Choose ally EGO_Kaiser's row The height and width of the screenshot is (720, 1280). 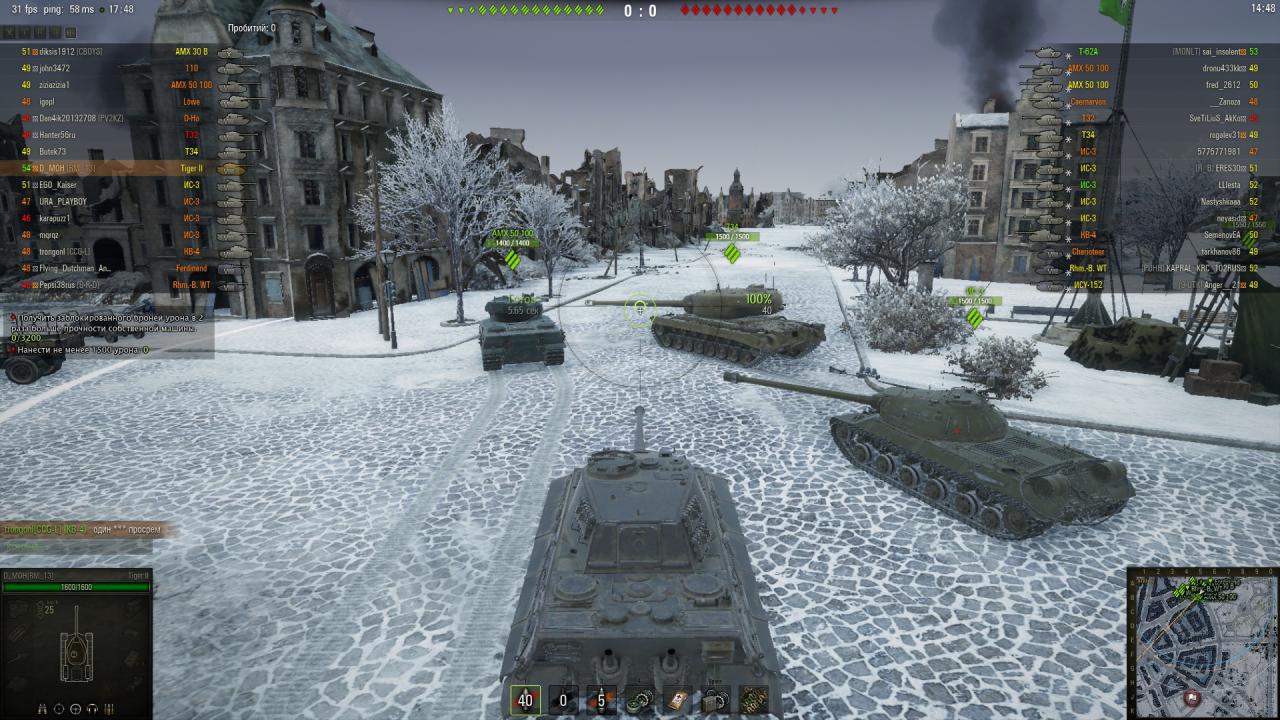point(62,185)
